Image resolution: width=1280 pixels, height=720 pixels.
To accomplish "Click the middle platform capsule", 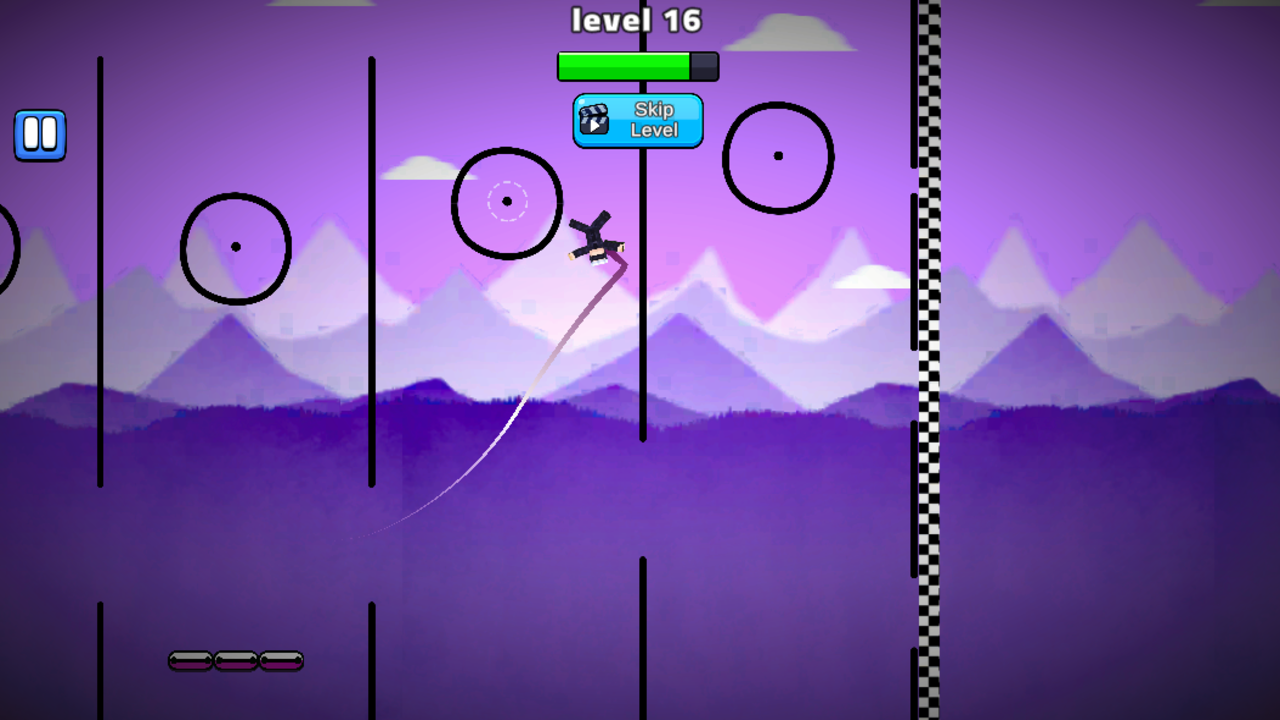I will (x=236, y=660).
